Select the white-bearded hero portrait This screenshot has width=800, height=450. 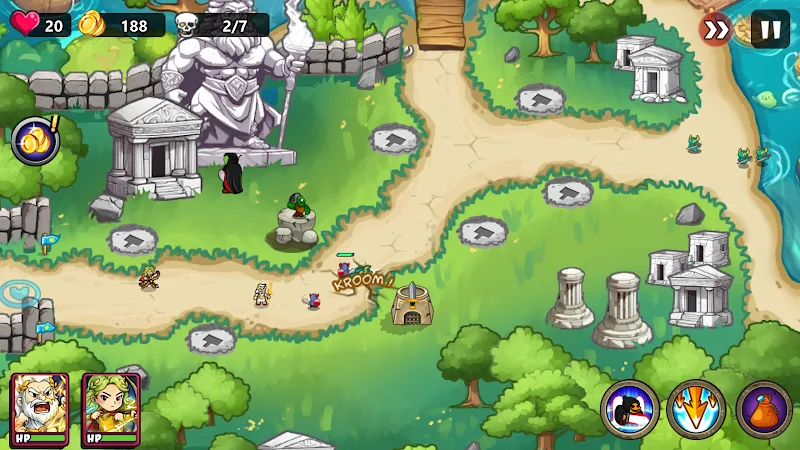pyautogui.click(x=40, y=406)
